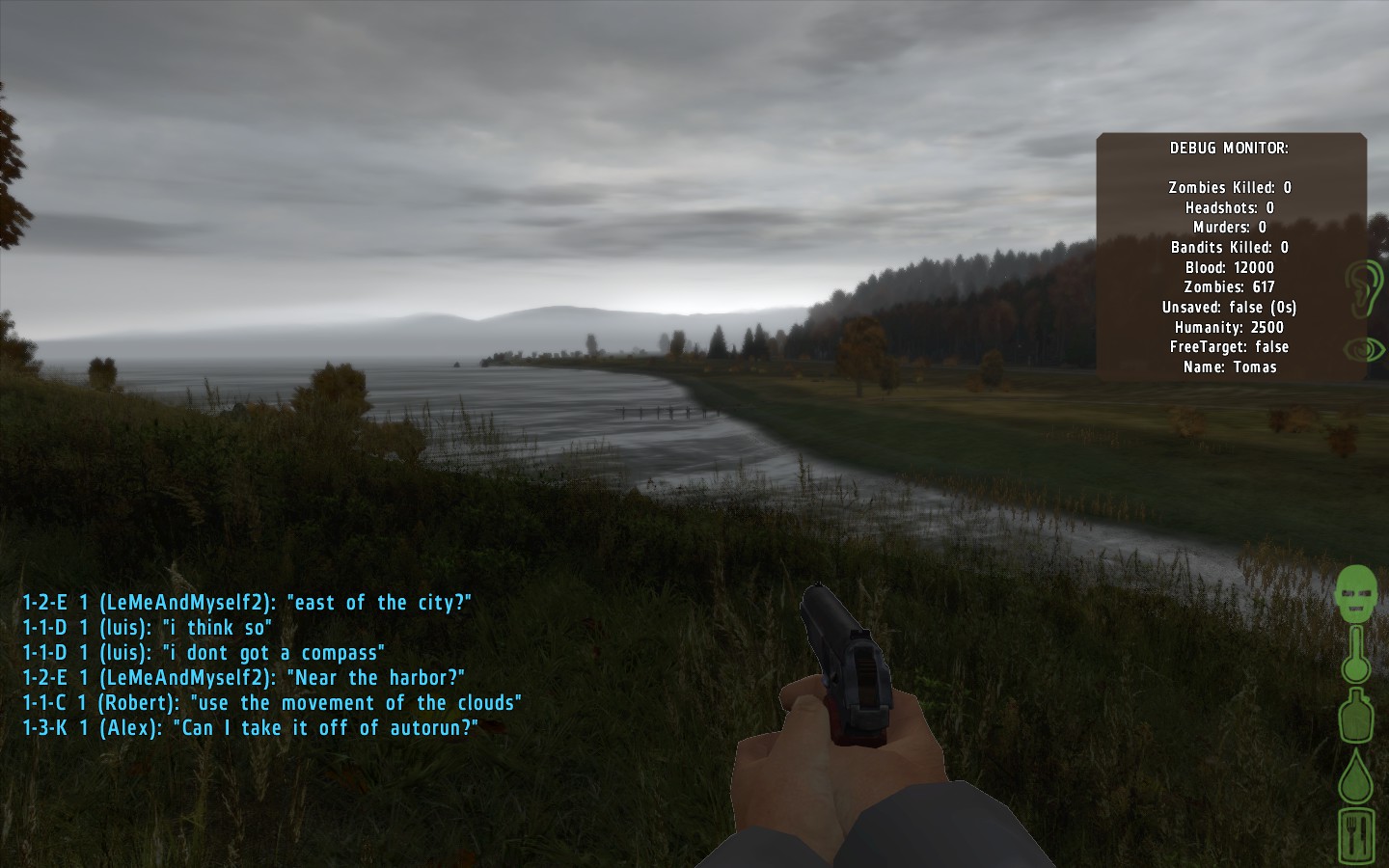Select the green face status icon

[x=1355, y=592]
